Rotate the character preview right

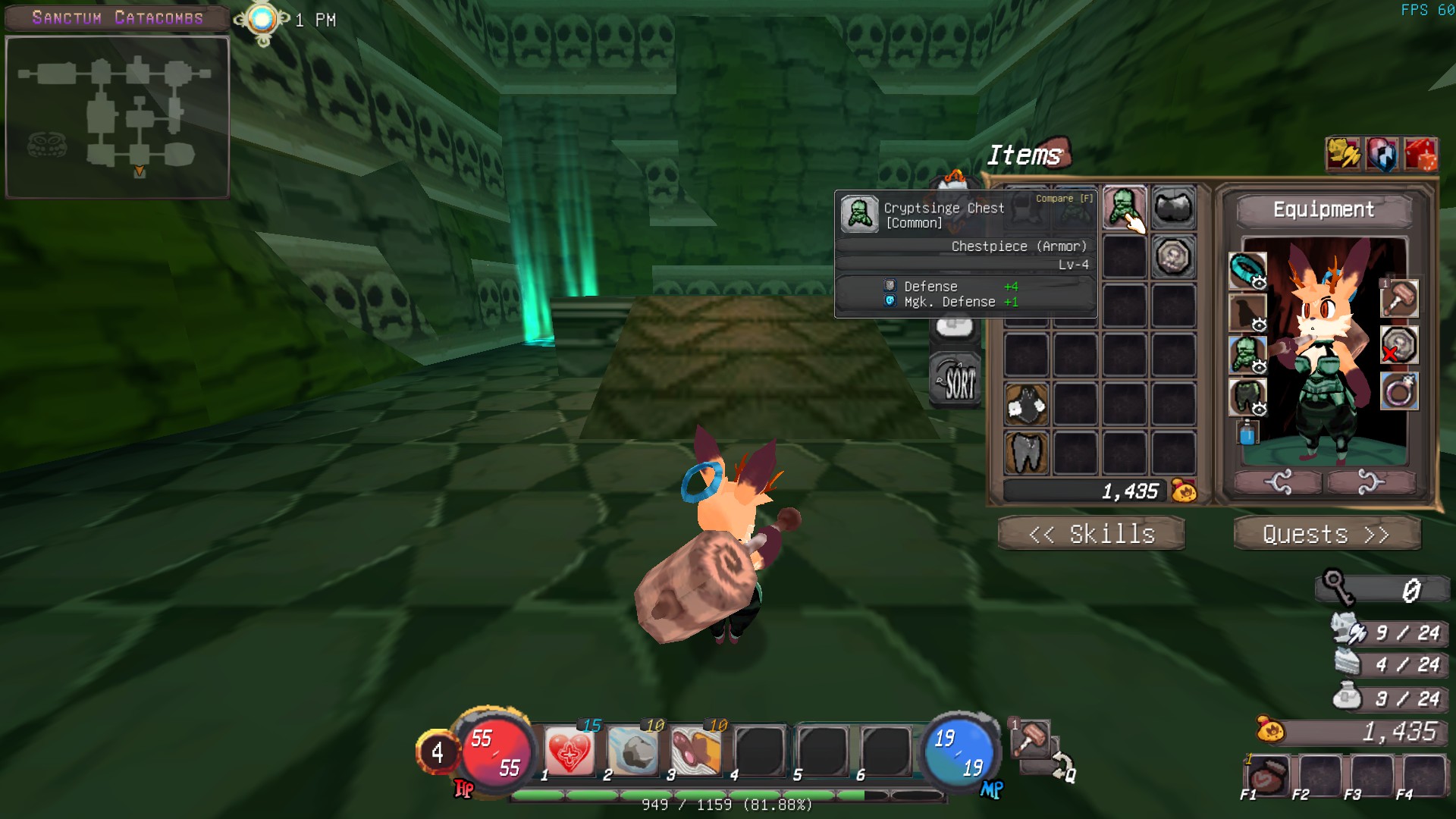1370,482
